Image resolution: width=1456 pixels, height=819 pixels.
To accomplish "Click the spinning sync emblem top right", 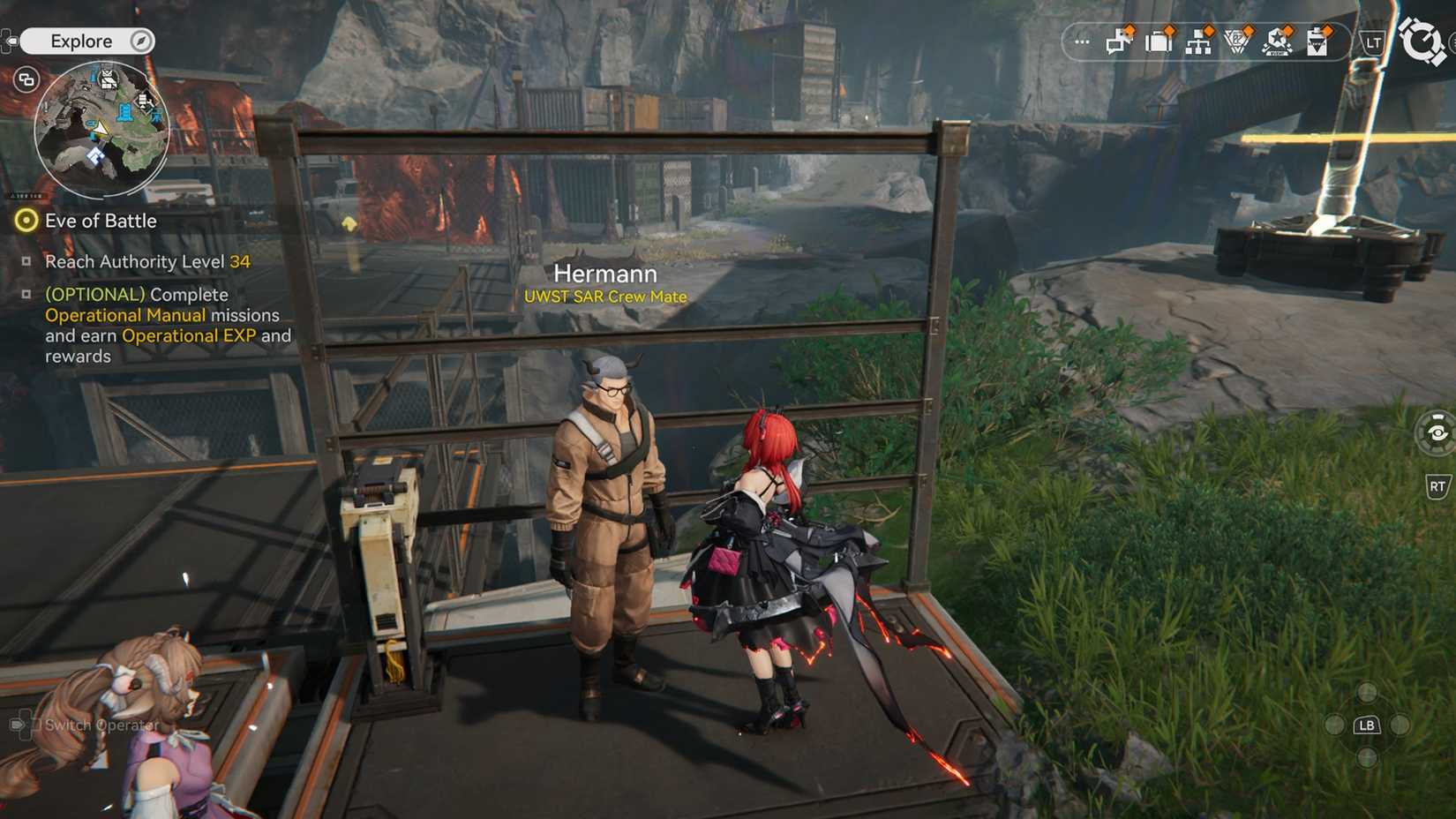I will (x=1423, y=40).
